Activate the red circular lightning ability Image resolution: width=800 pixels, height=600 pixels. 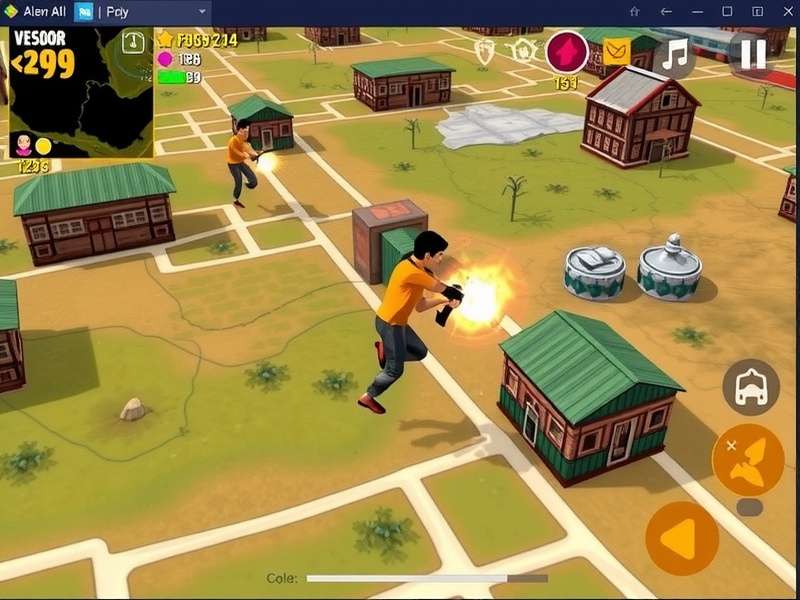[567, 52]
